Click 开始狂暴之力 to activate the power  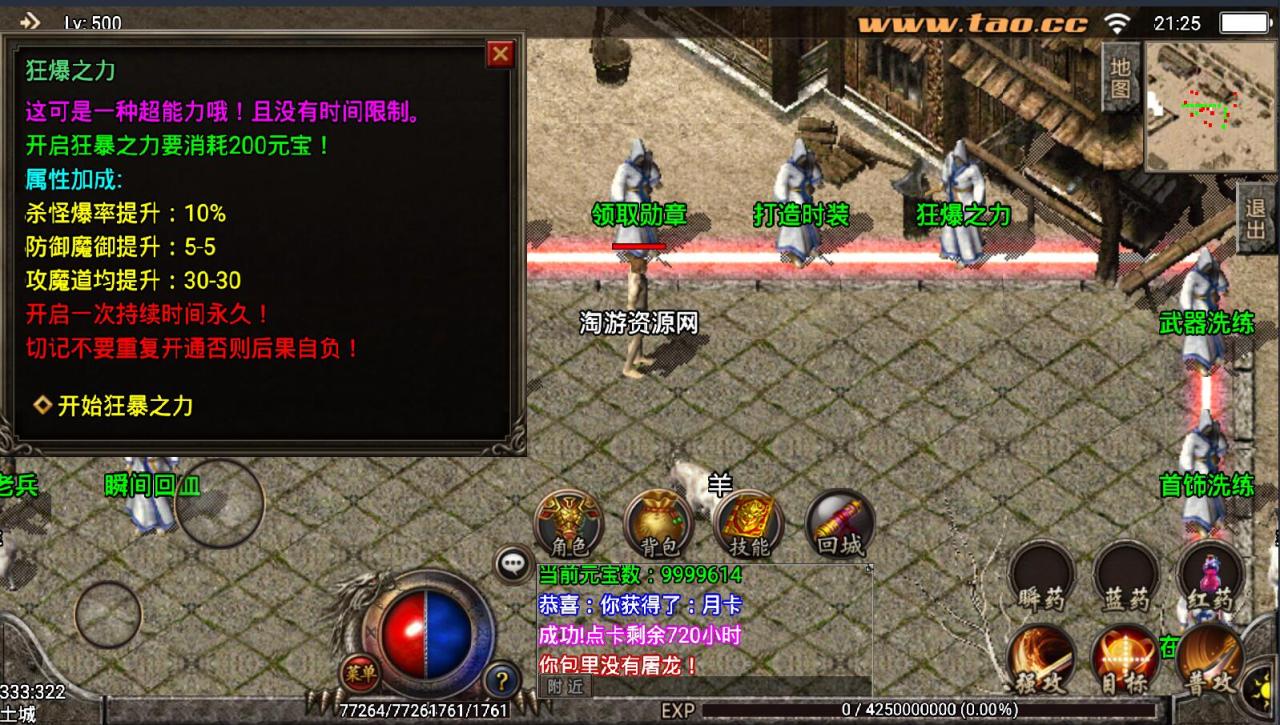(x=123, y=407)
